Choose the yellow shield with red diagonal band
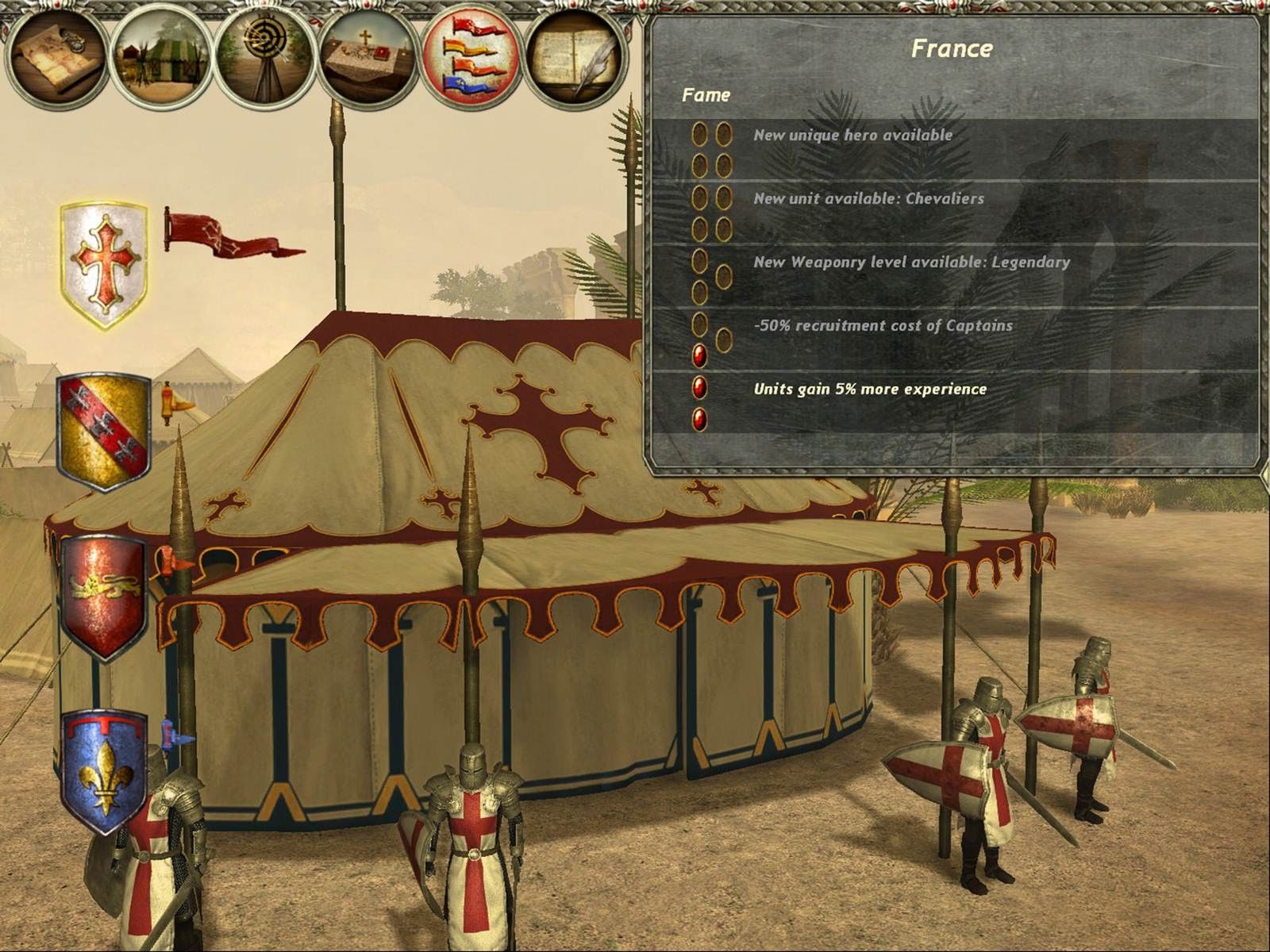1270x952 pixels. [104, 433]
